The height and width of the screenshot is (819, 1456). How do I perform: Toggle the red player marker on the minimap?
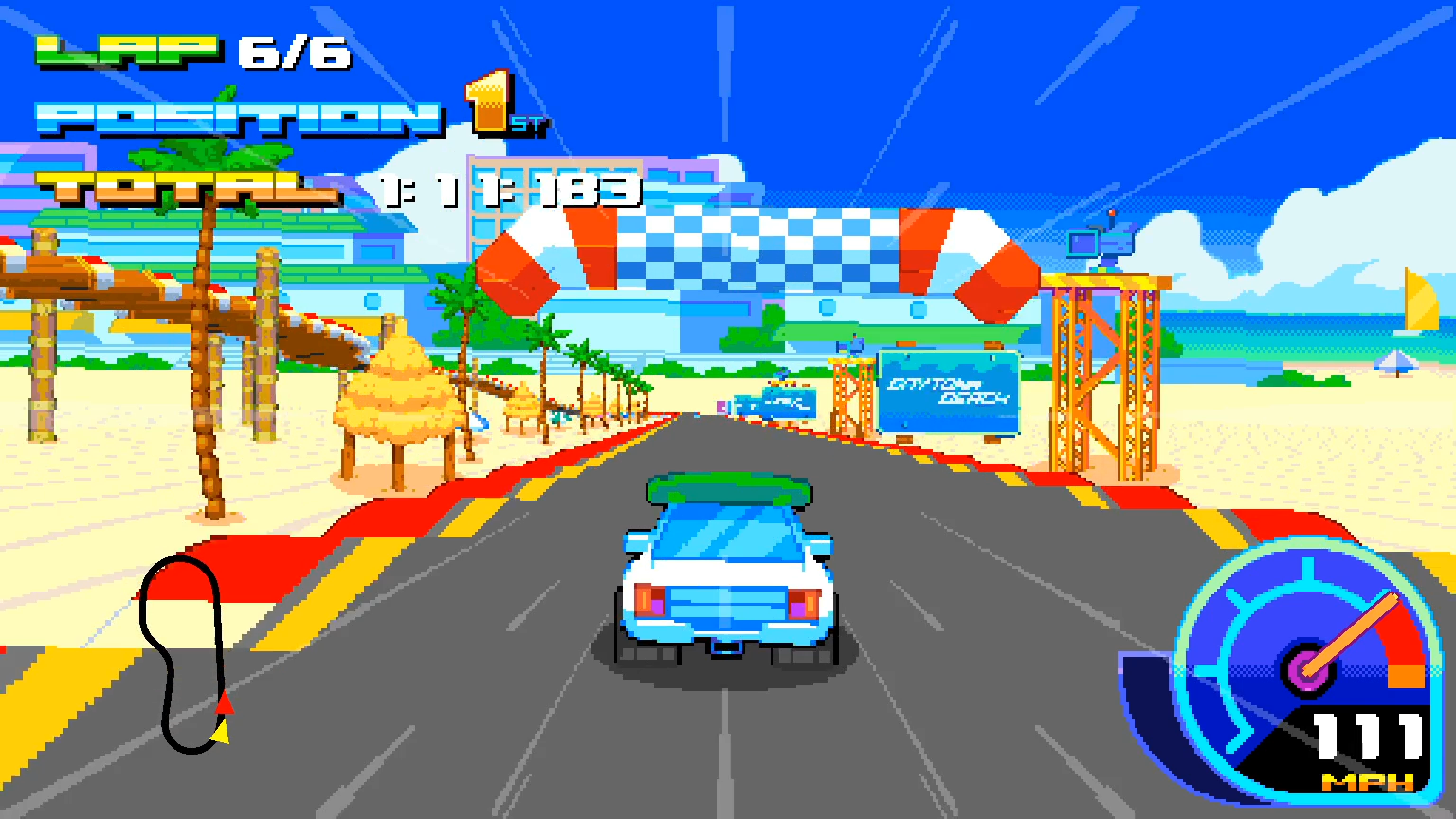[225, 702]
